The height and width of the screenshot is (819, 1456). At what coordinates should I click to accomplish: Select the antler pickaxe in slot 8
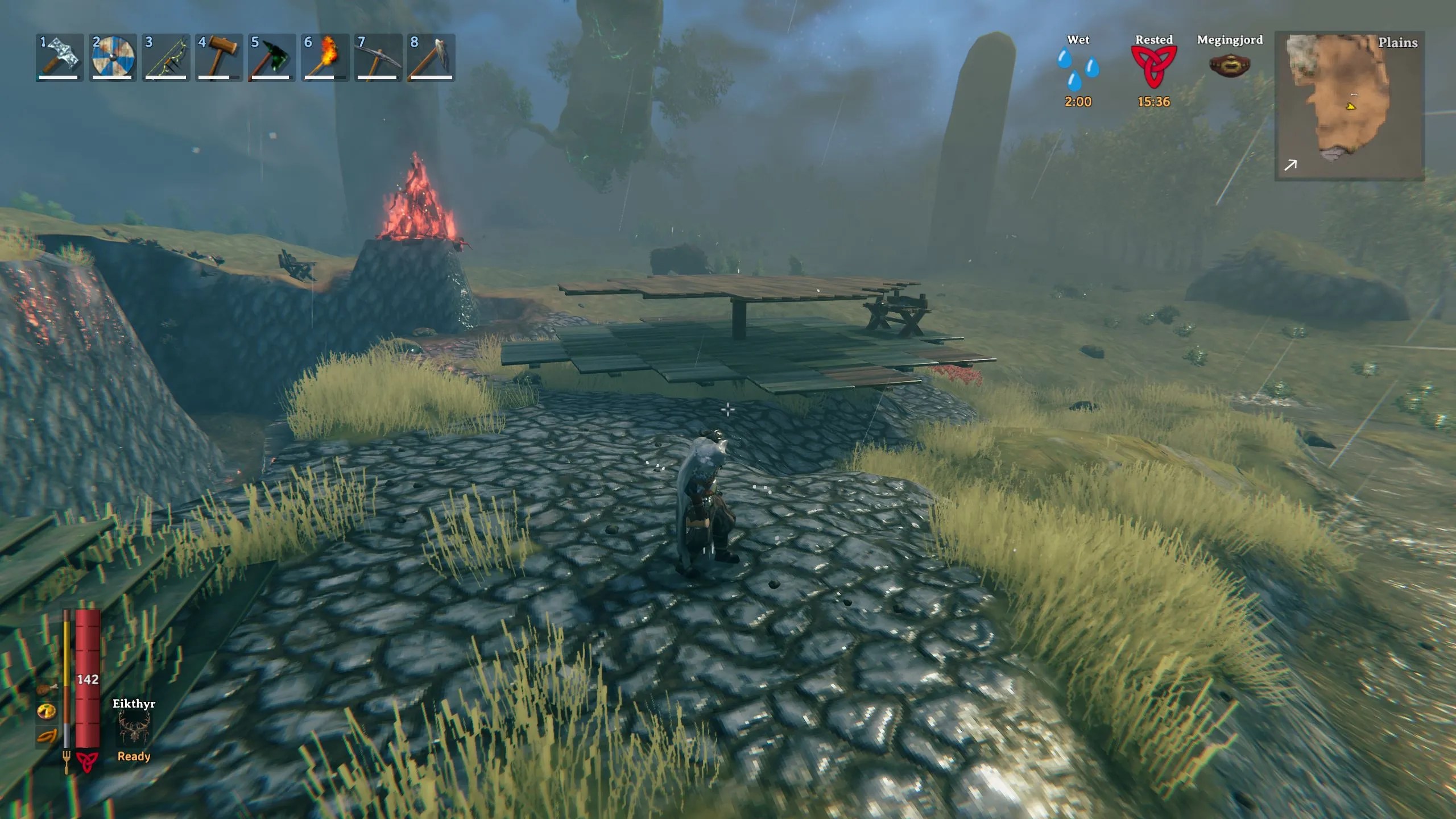[x=432, y=59]
